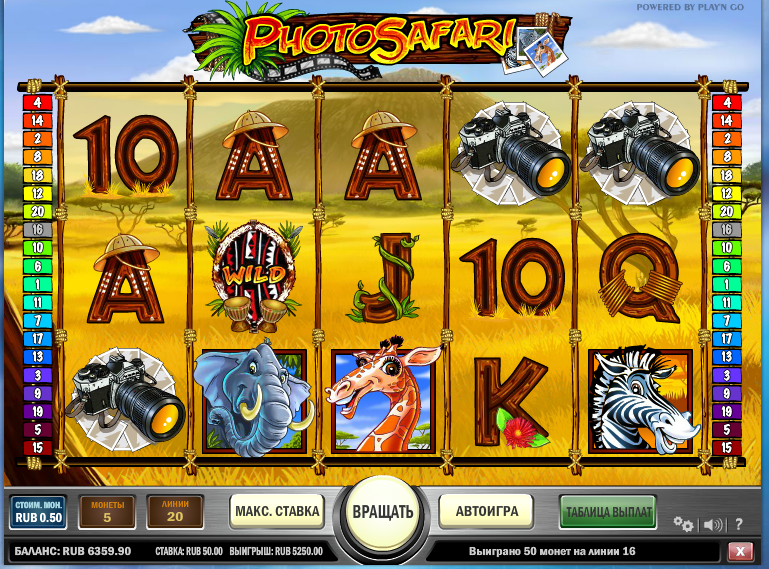
Task: Start autoplay with the АВТОИГРА button
Action: click(x=487, y=511)
